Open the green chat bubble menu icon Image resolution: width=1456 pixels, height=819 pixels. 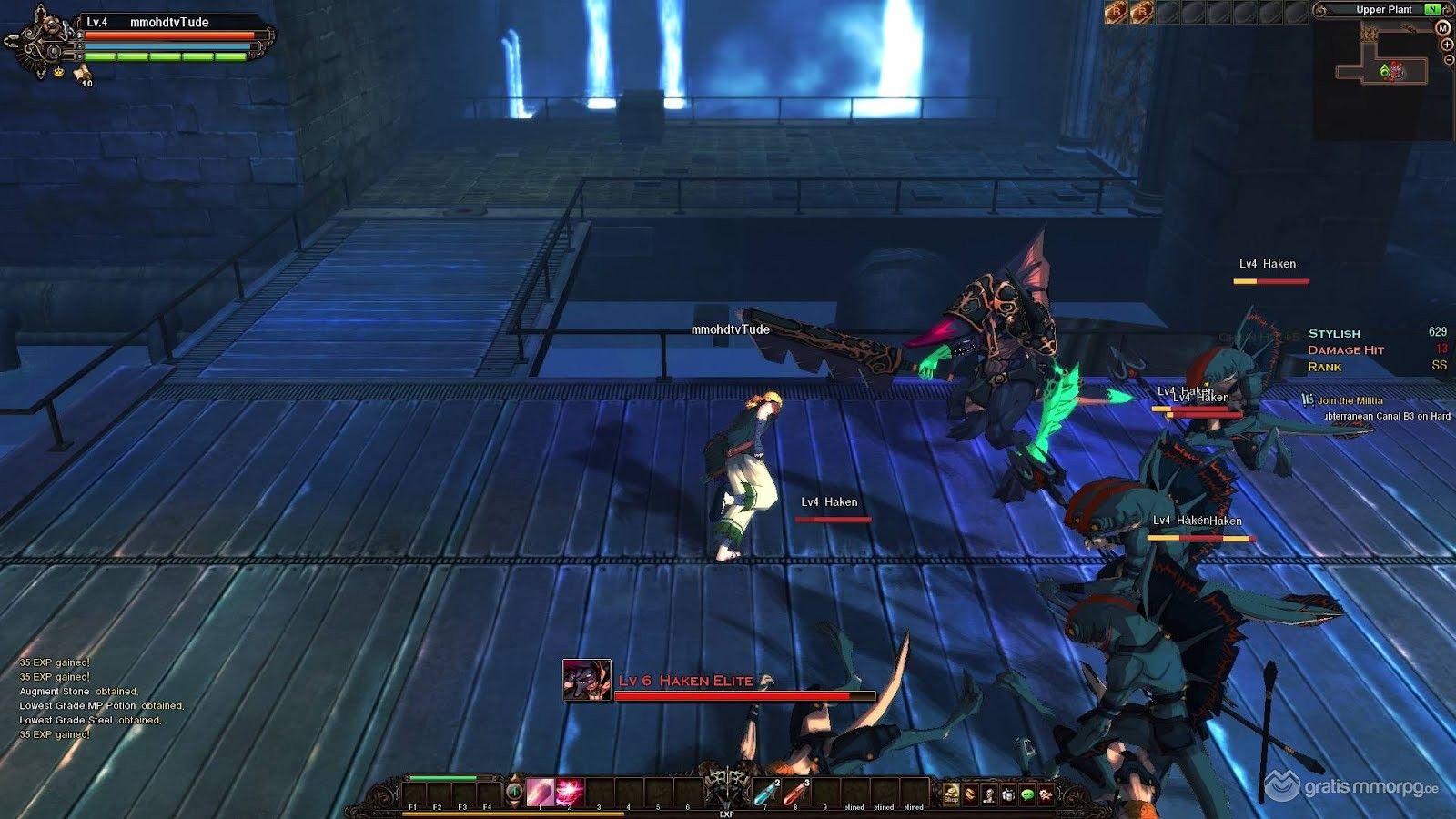pyautogui.click(x=1027, y=794)
